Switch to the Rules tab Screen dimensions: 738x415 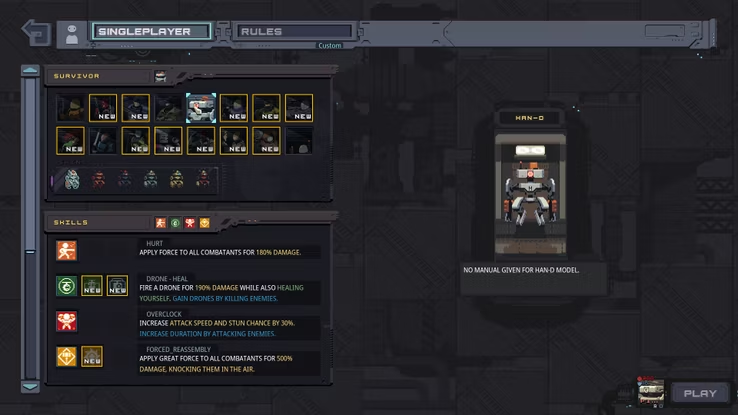point(289,31)
